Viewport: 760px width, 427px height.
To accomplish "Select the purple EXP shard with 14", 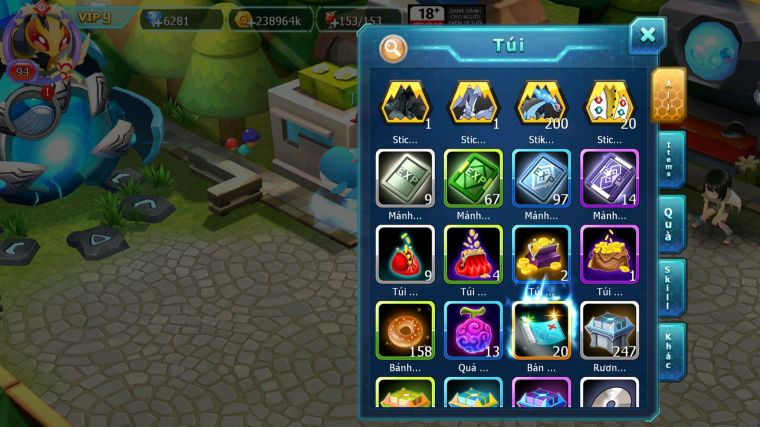I will pyautogui.click(x=609, y=177).
